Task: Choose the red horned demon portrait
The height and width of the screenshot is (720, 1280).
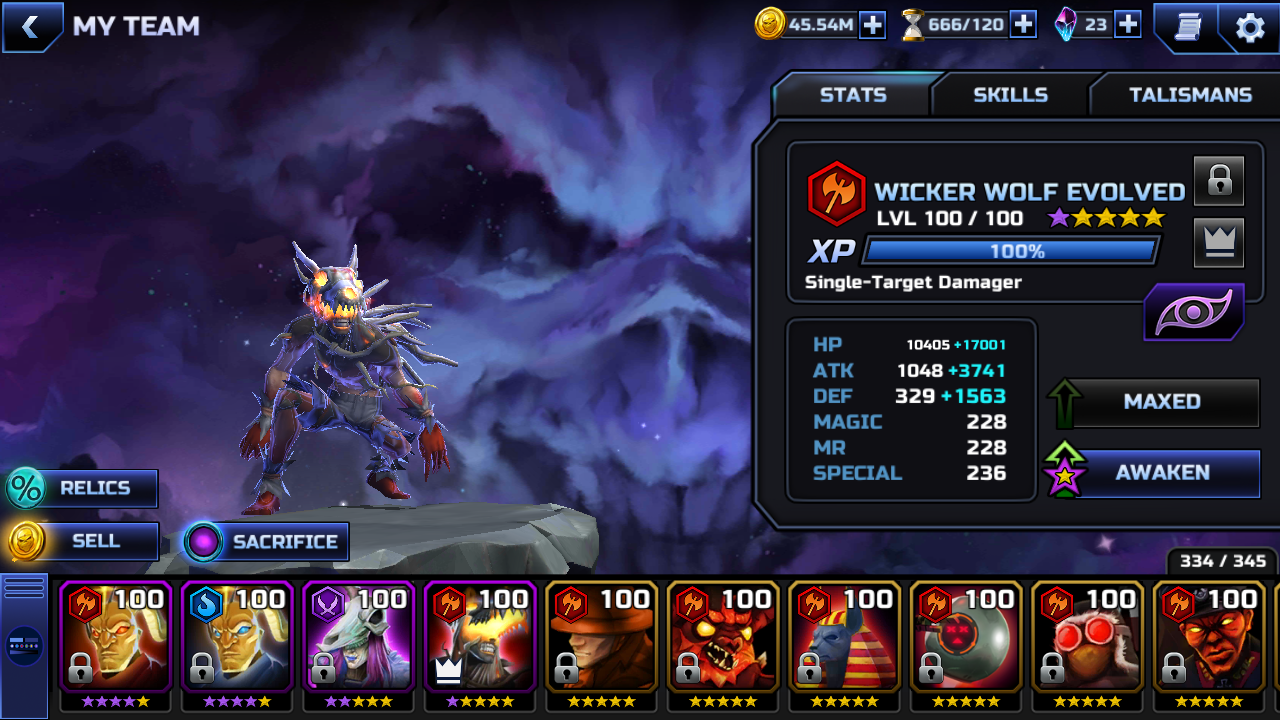Action: click(x=723, y=640)
